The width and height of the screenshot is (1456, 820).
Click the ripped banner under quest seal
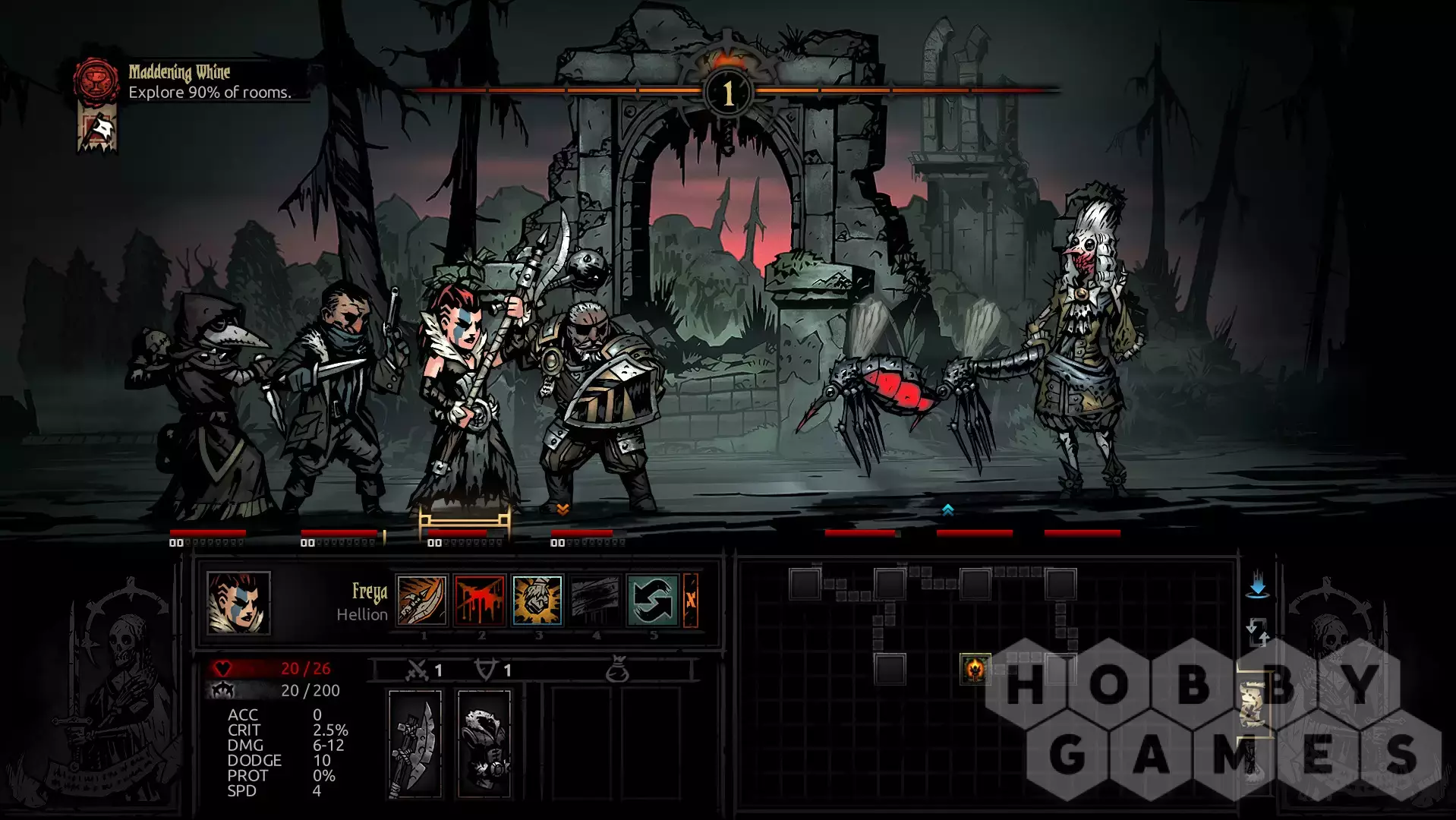[x=97, y=131]
